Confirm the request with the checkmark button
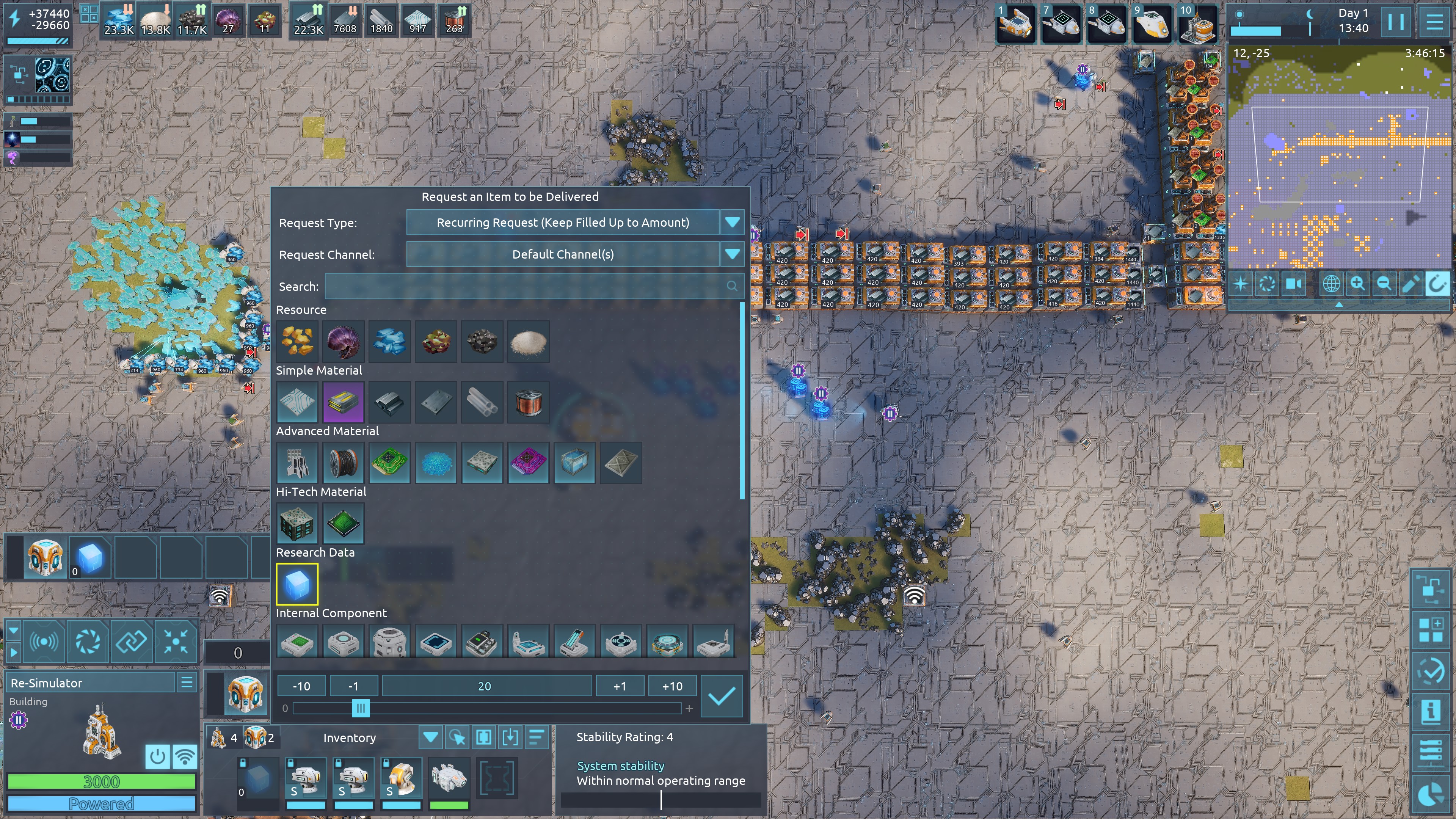 pyautogui.click(x=721, y=697)
